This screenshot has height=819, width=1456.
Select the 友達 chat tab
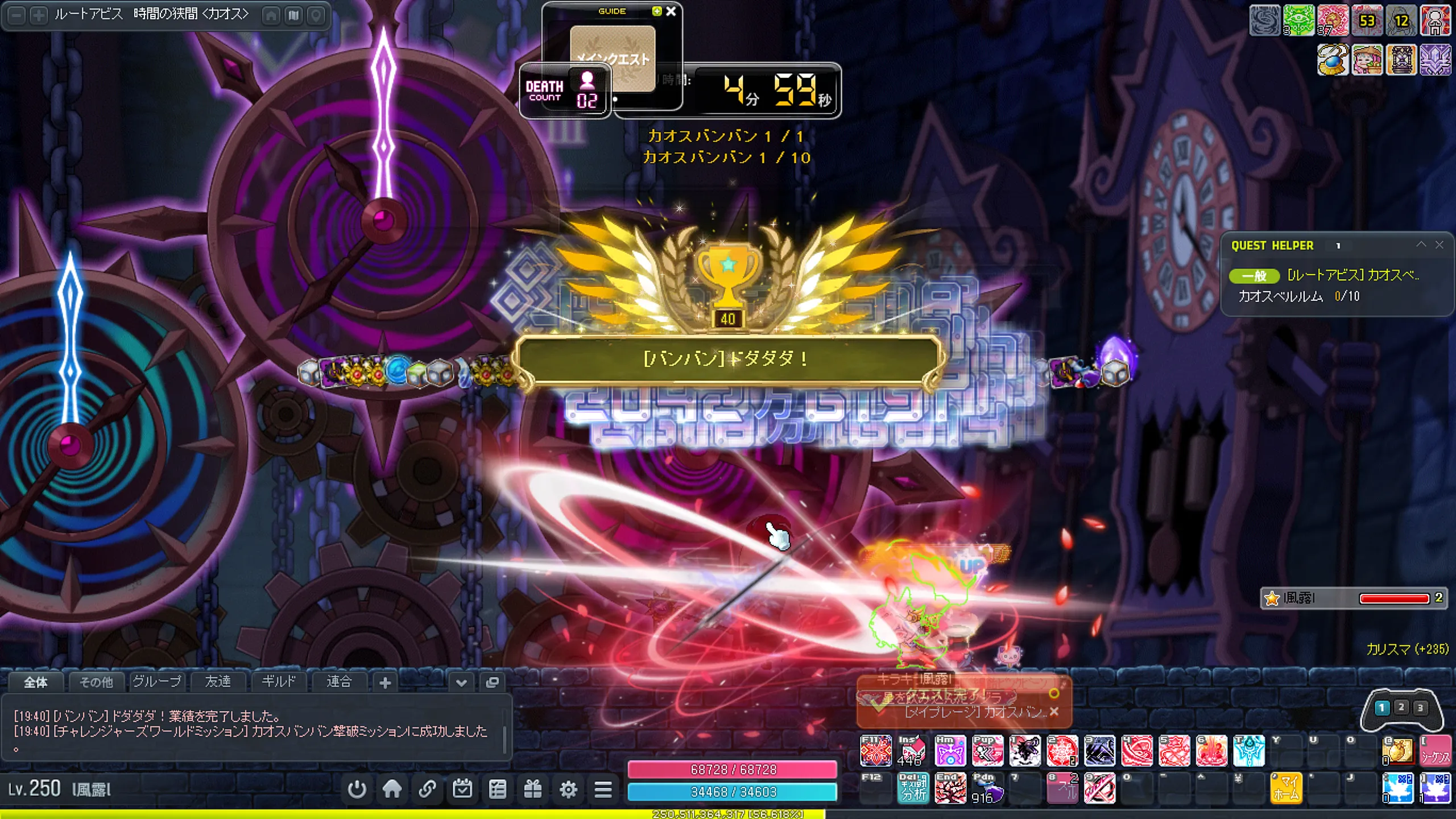click(x=218, y=681)
